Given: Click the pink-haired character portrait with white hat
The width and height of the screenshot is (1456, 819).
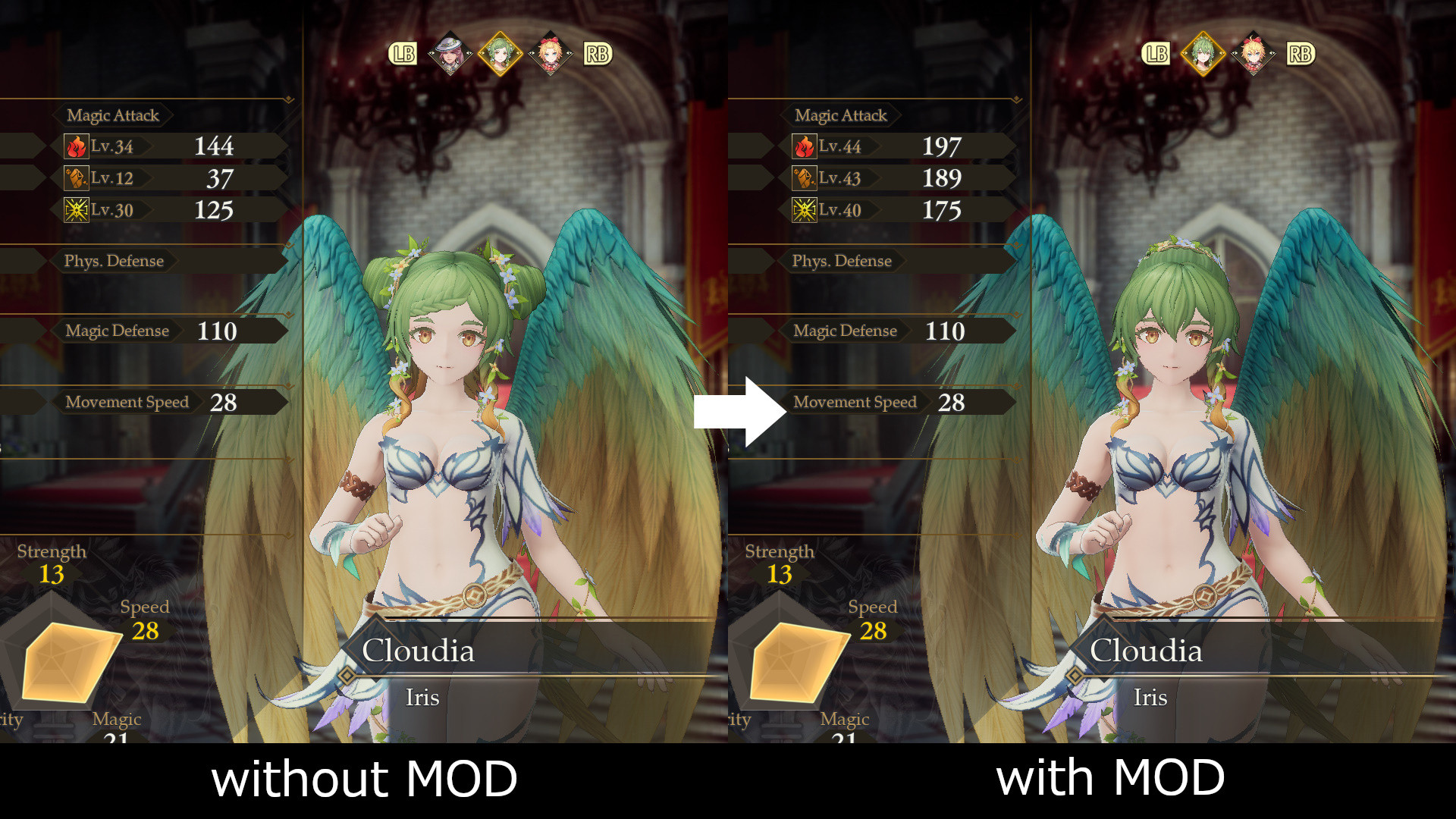Looking at the screenshot, I should 451,53.
